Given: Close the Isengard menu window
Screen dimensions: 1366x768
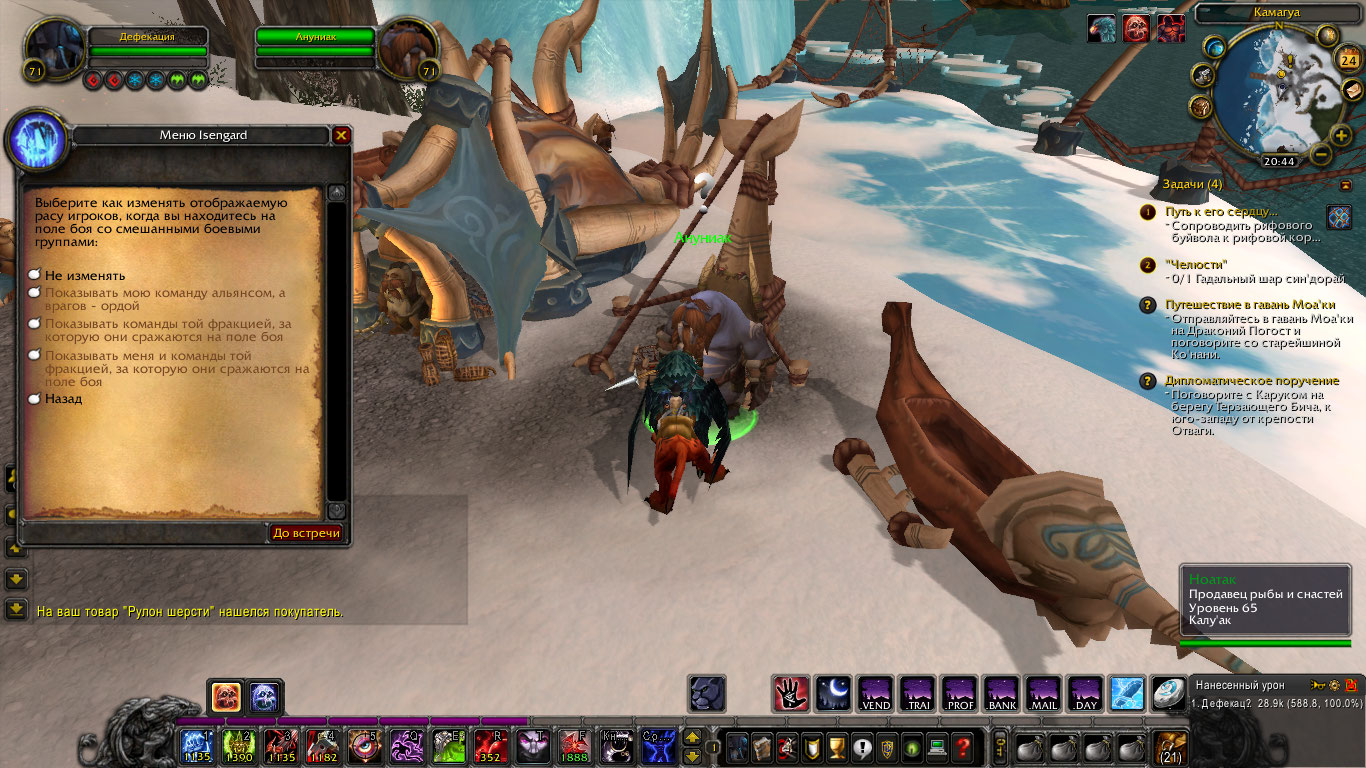Looking at the screenshot, I should [x=341, y=135].
